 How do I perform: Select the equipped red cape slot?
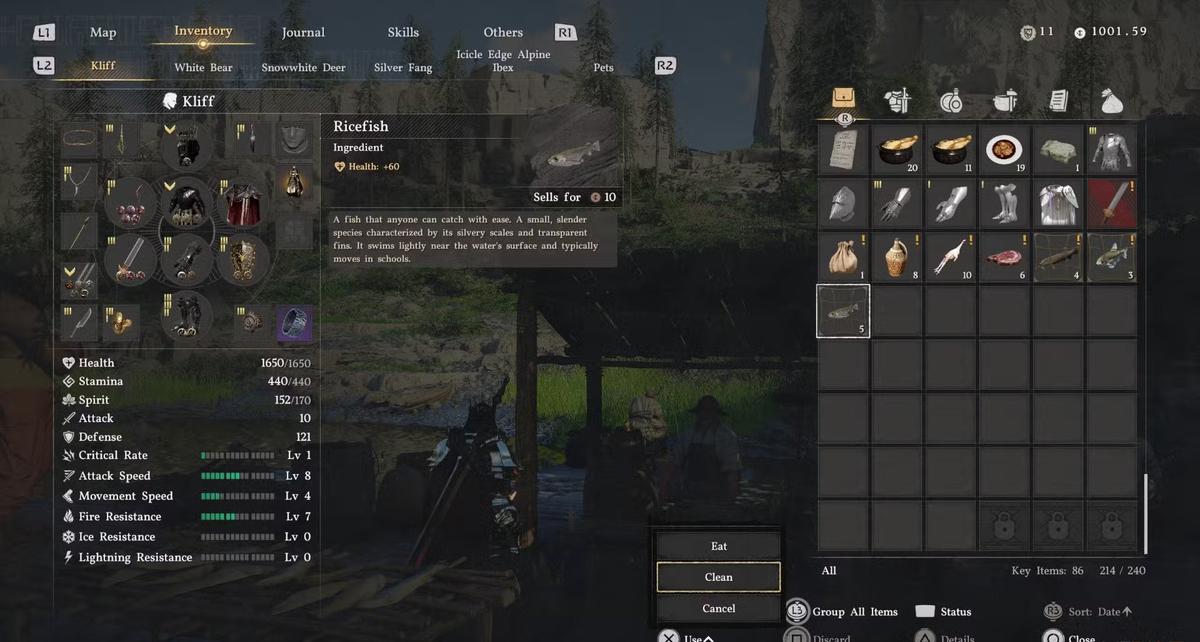(x=240, y=204)
